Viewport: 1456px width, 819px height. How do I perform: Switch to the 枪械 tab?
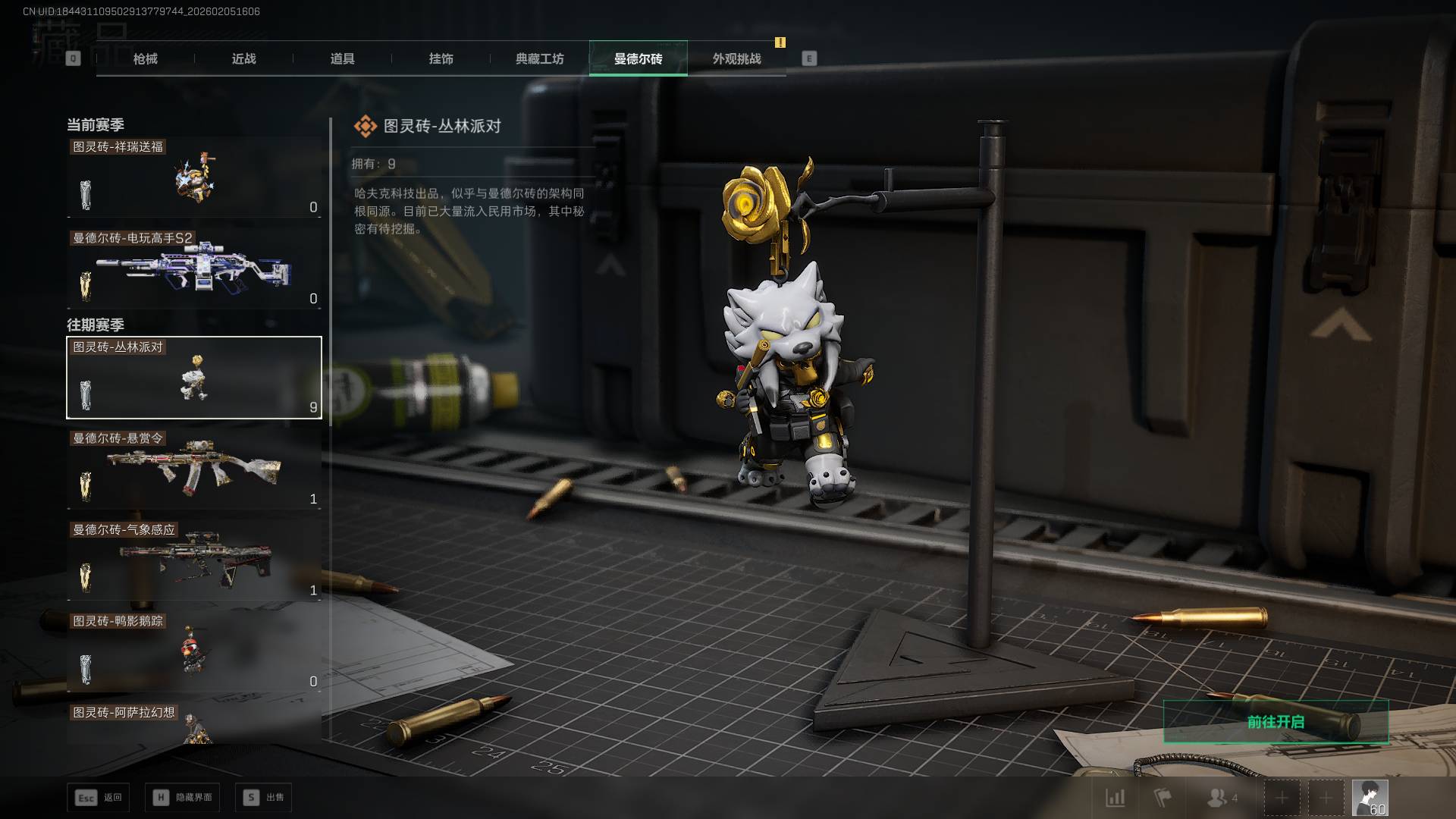145,58
